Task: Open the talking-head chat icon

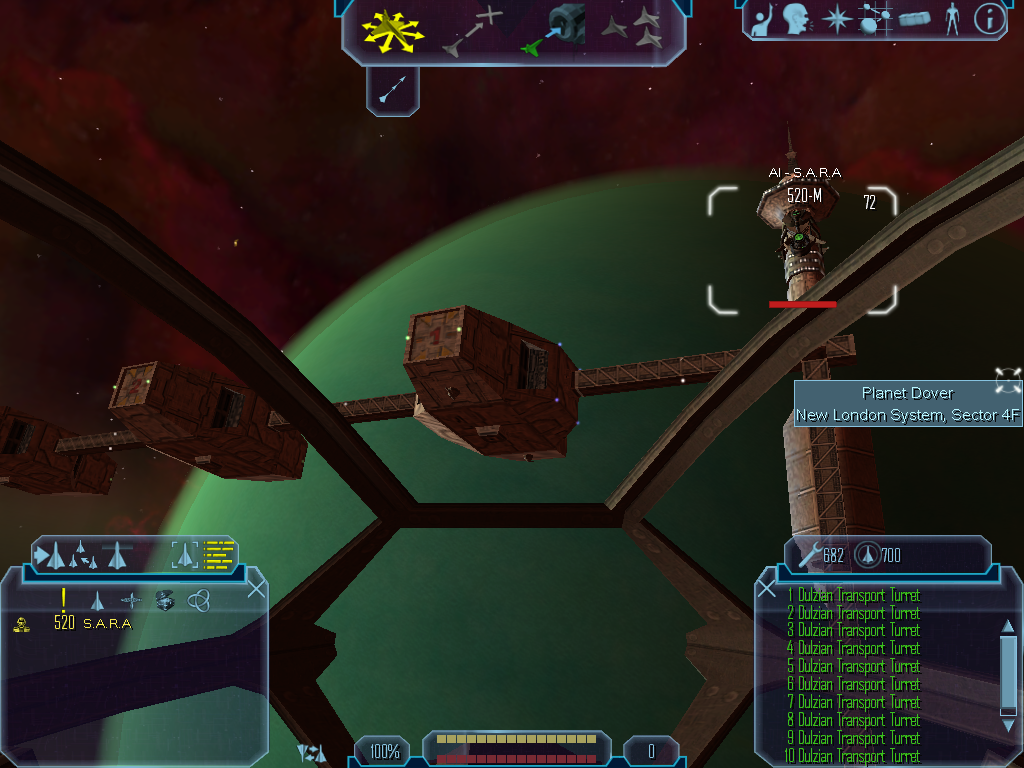Action: pos(796,19)
